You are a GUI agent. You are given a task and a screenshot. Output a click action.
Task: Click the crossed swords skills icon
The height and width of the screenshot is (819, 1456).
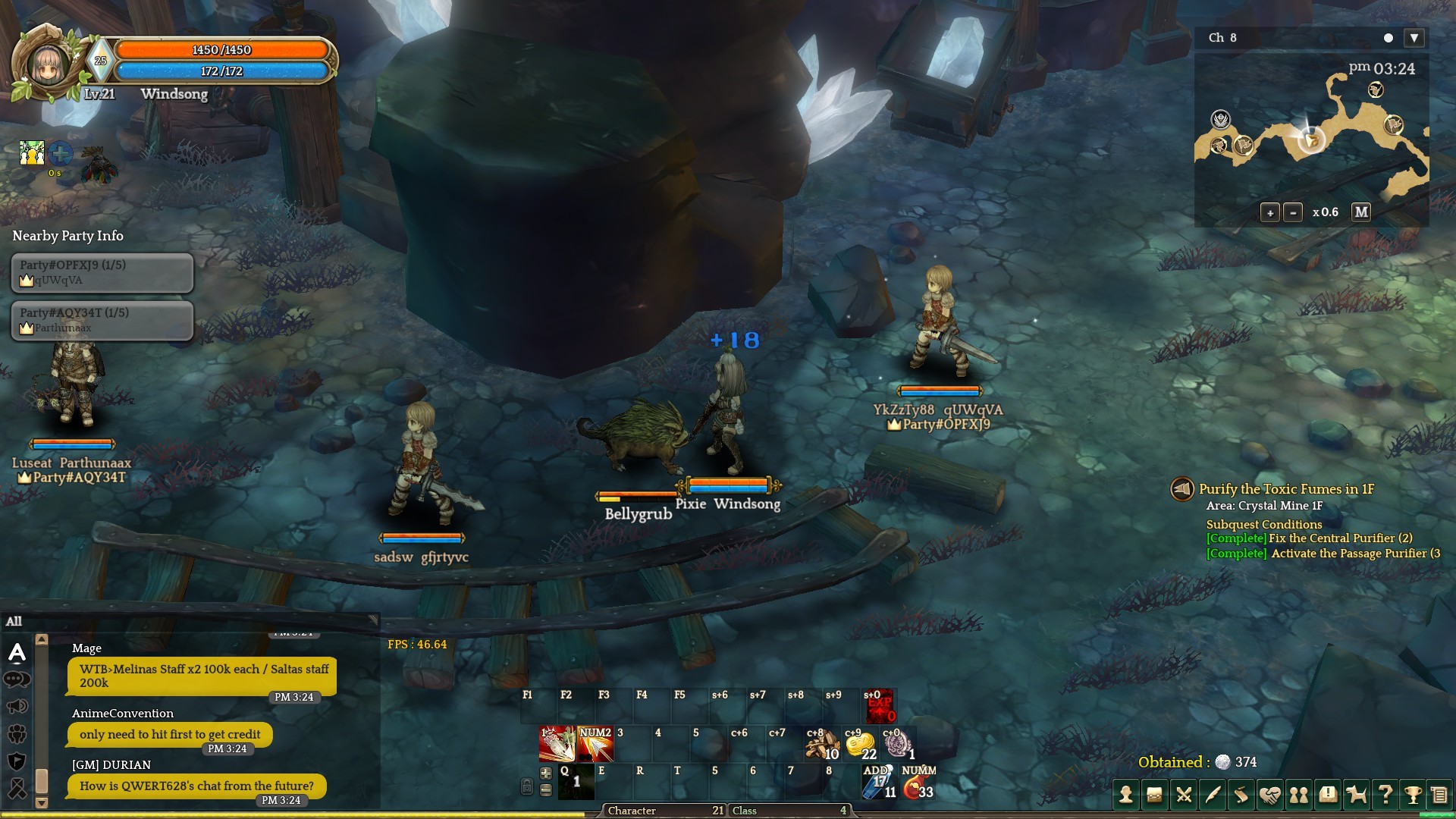tap(1184, 795)
